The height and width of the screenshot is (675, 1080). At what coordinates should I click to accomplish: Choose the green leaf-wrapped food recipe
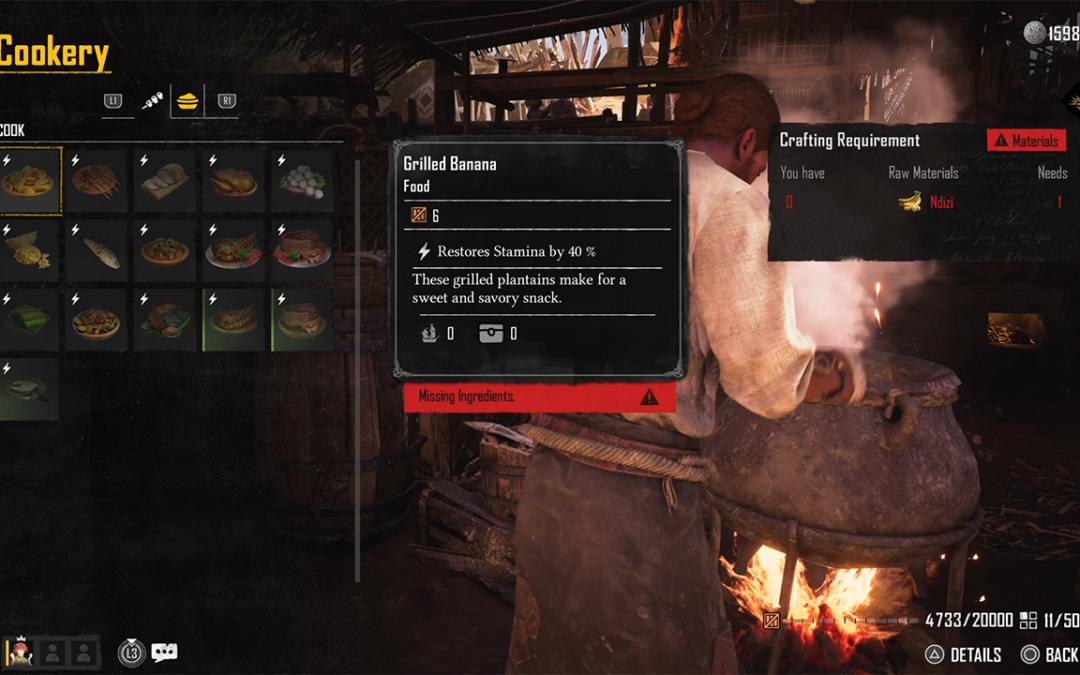point(28,320)
